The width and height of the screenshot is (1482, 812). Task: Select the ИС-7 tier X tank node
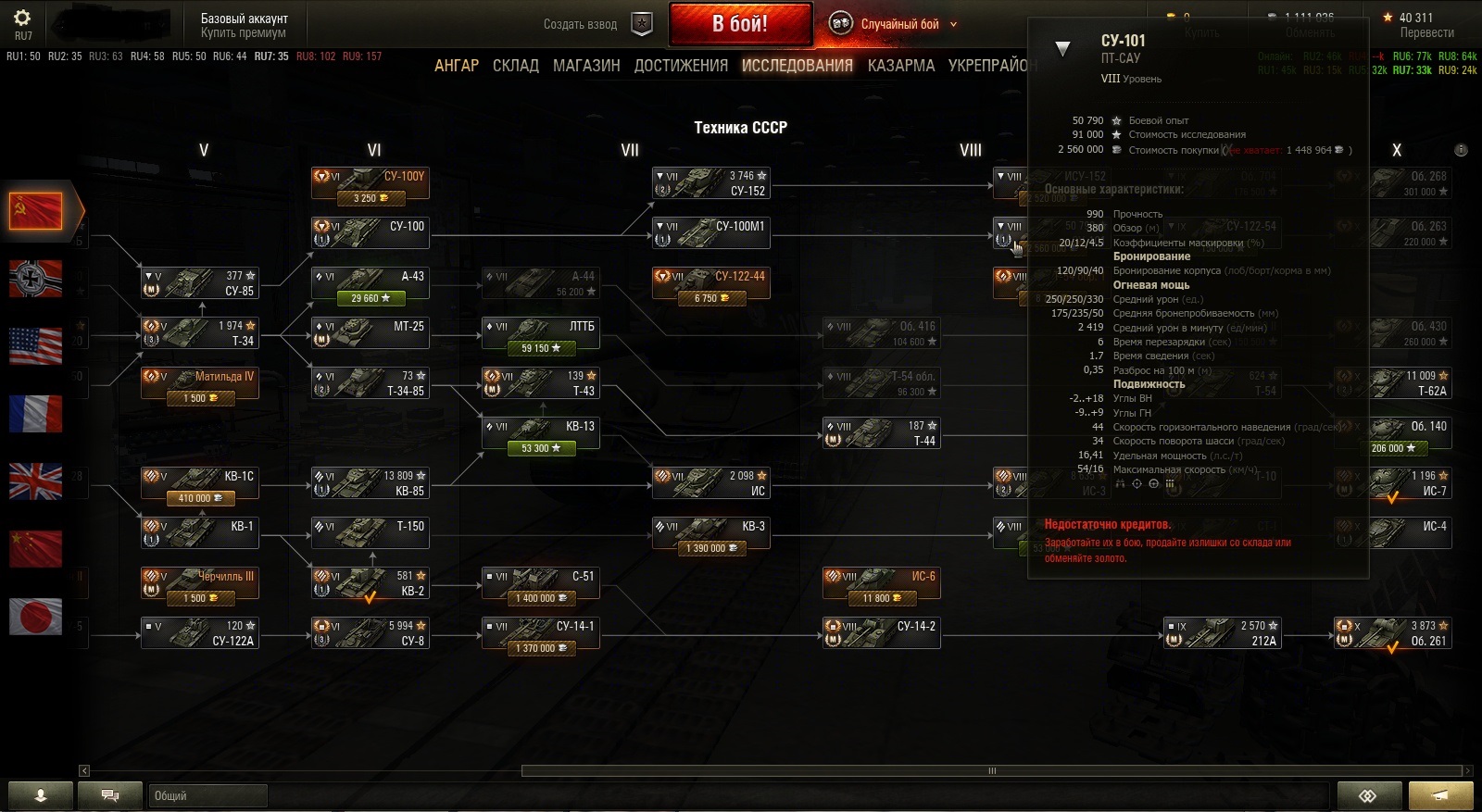(1392, 483)
